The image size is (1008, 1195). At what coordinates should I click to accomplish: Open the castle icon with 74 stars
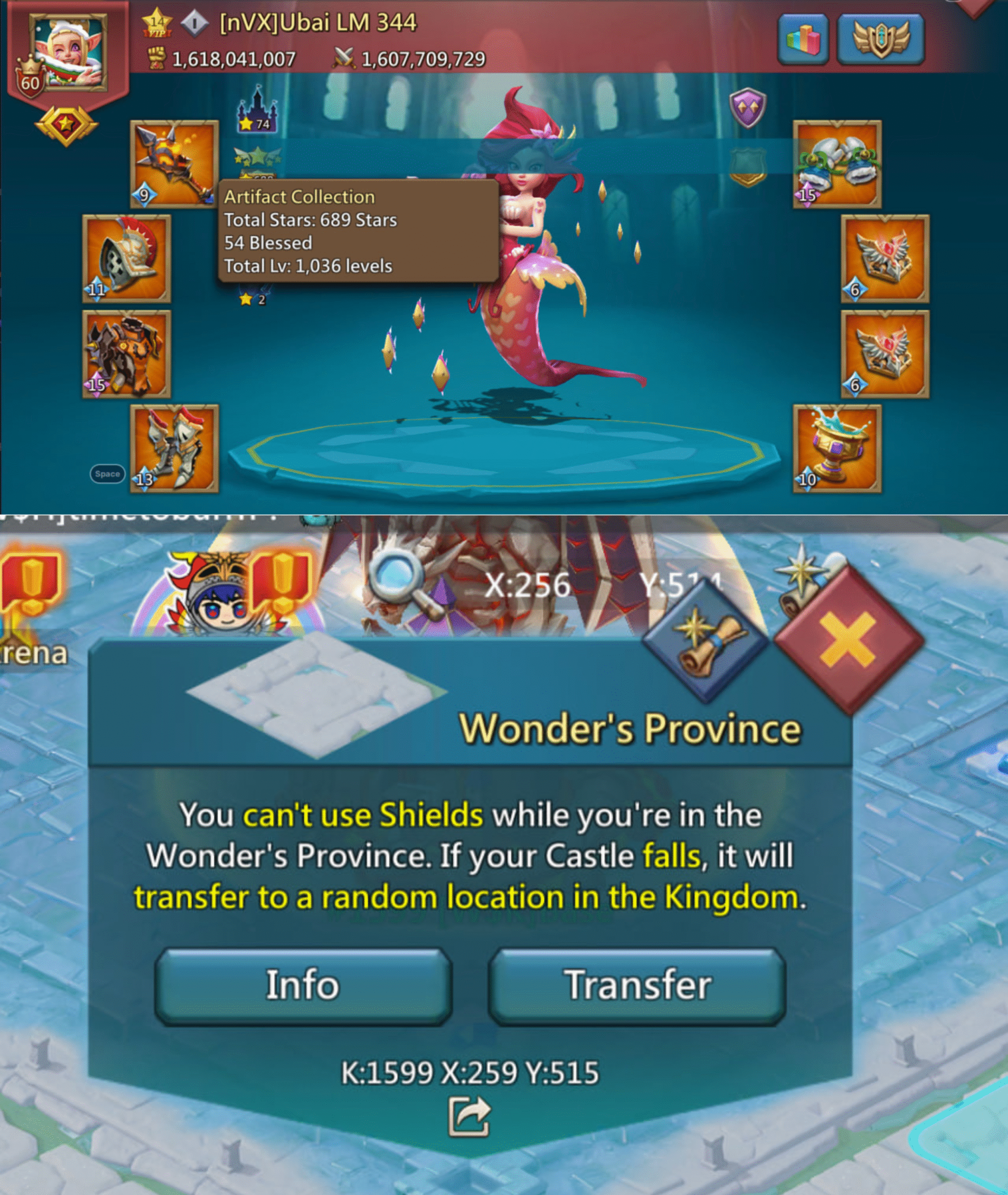tap(257, 110)
